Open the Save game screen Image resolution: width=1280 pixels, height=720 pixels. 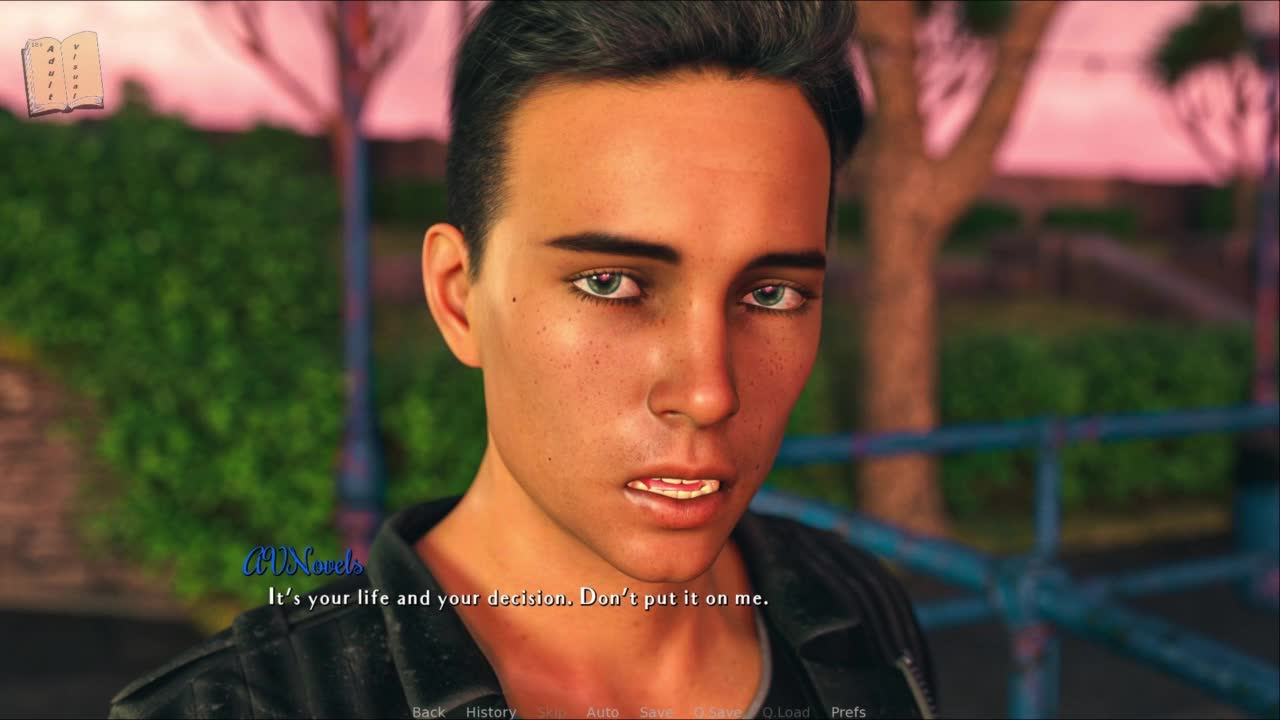656,712
